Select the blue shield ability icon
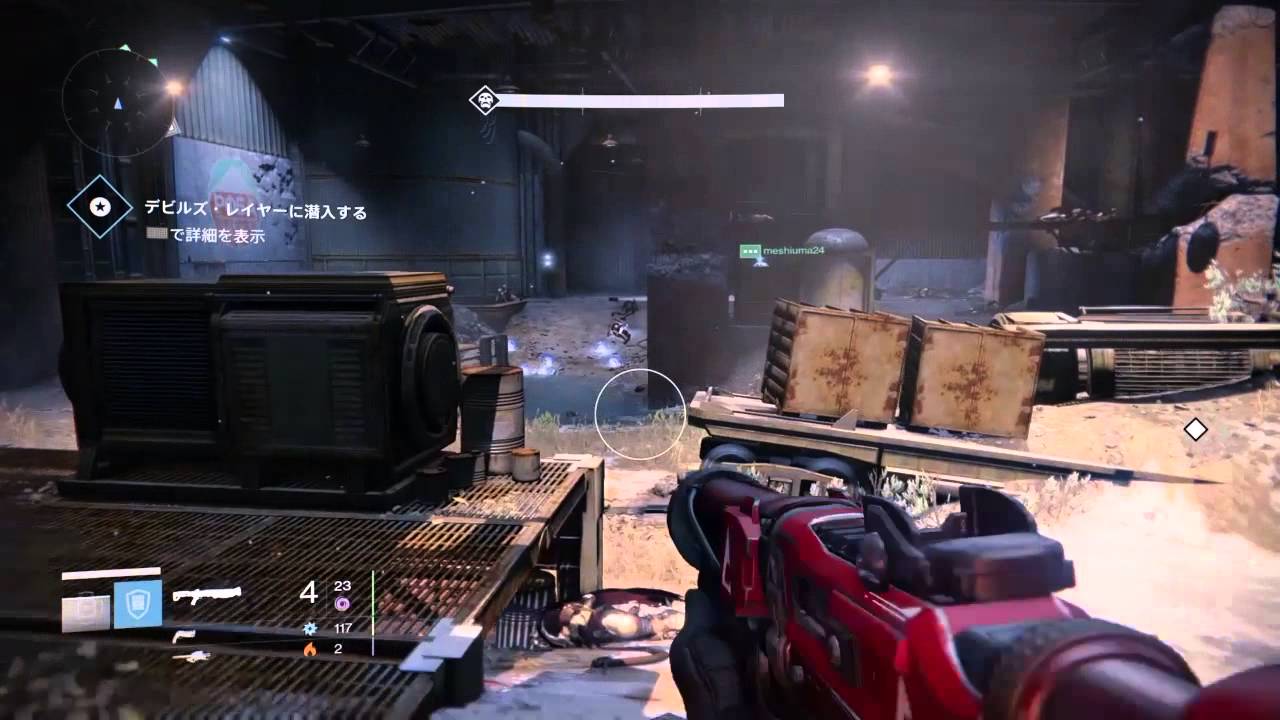Screen dimensions: 1280x720 pyautogui.click(x=137, y=604)
